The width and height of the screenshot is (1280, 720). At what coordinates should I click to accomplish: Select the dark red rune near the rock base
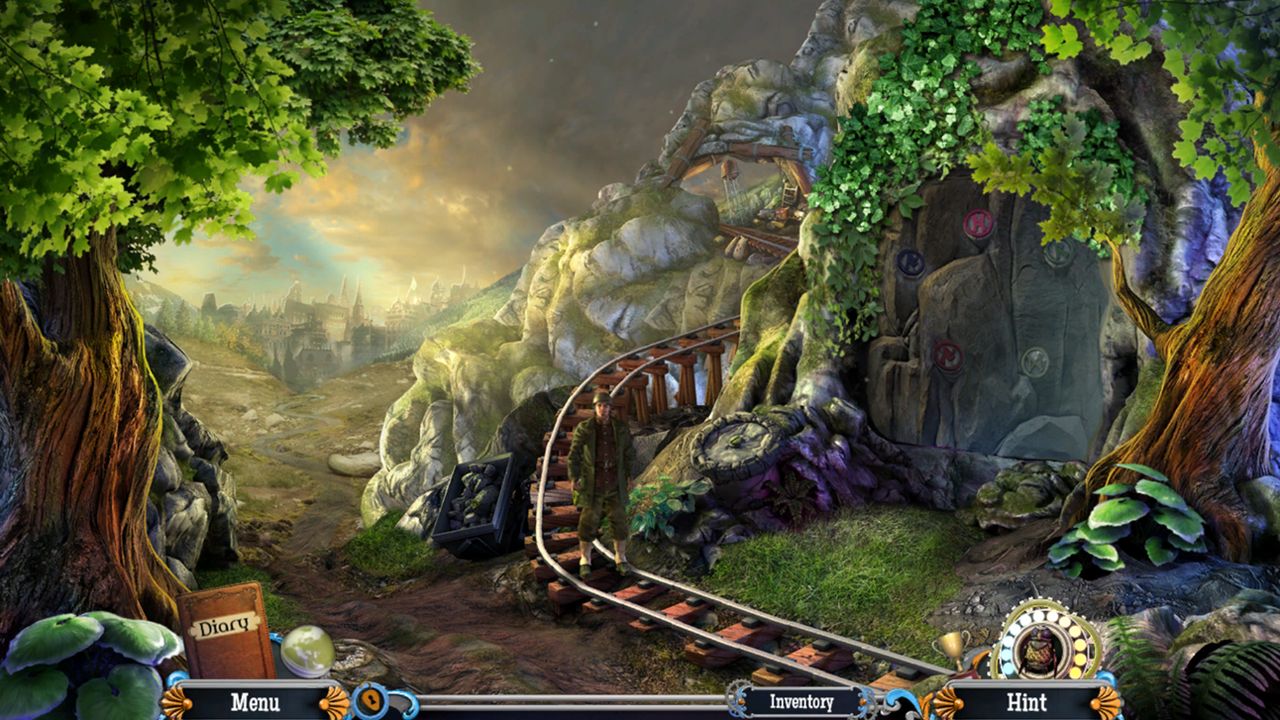(947, 357)
